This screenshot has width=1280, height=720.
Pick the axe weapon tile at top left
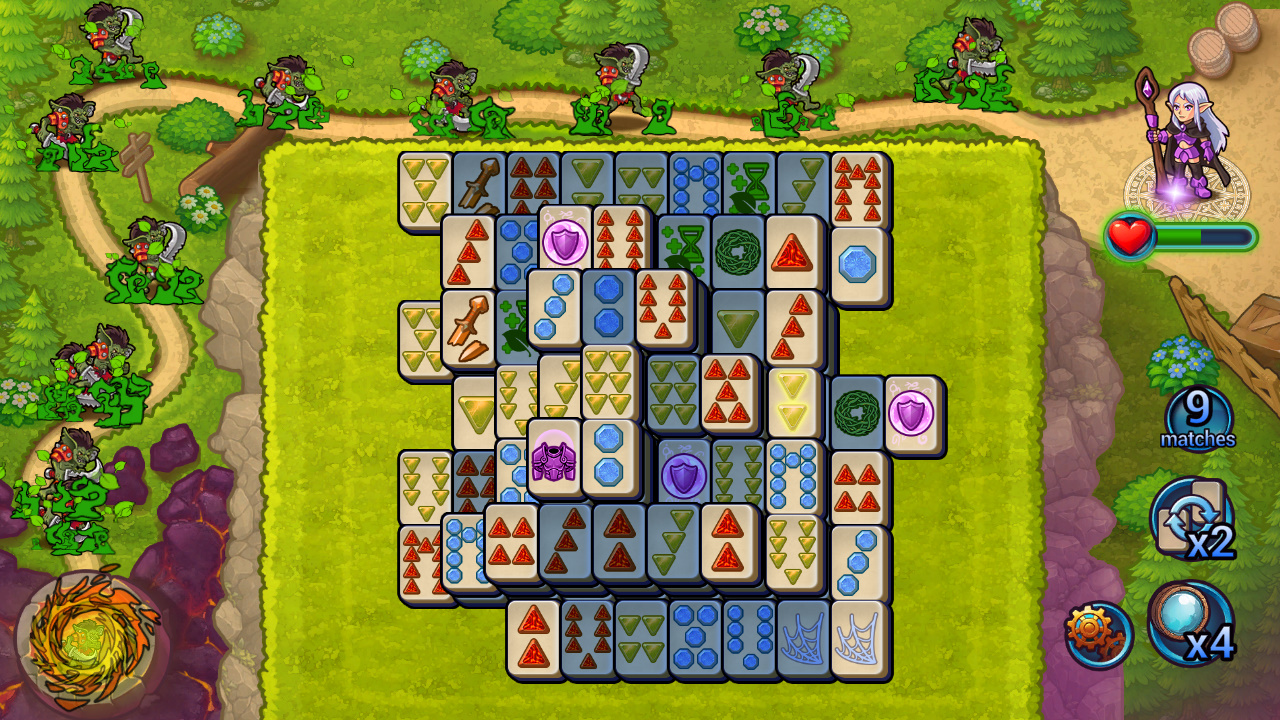[x=478, y=181]
